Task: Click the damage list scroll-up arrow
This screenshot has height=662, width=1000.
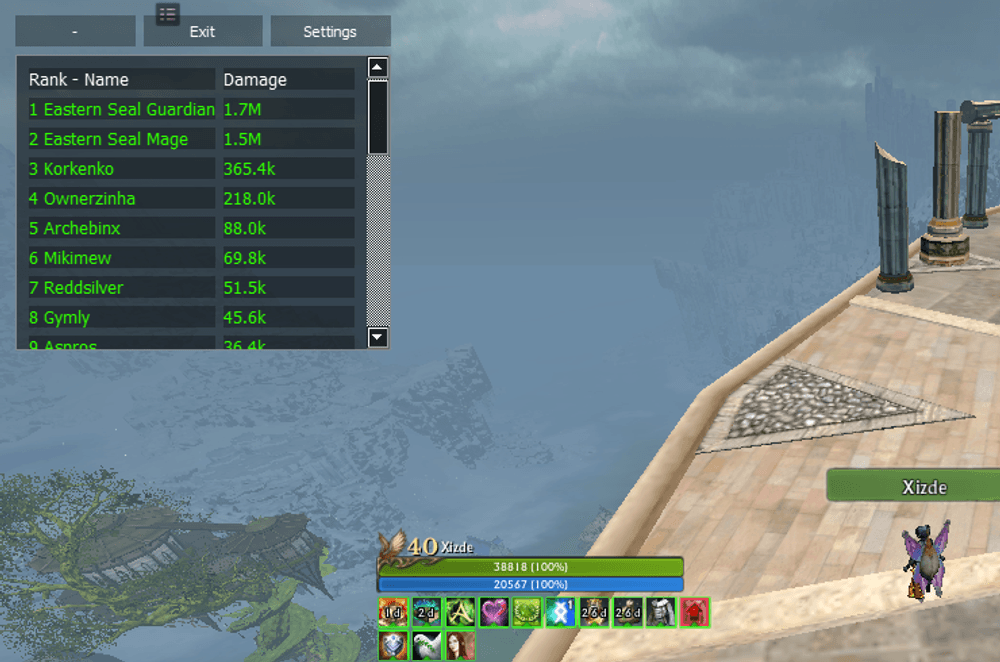Action: click(x=378, y=68)
